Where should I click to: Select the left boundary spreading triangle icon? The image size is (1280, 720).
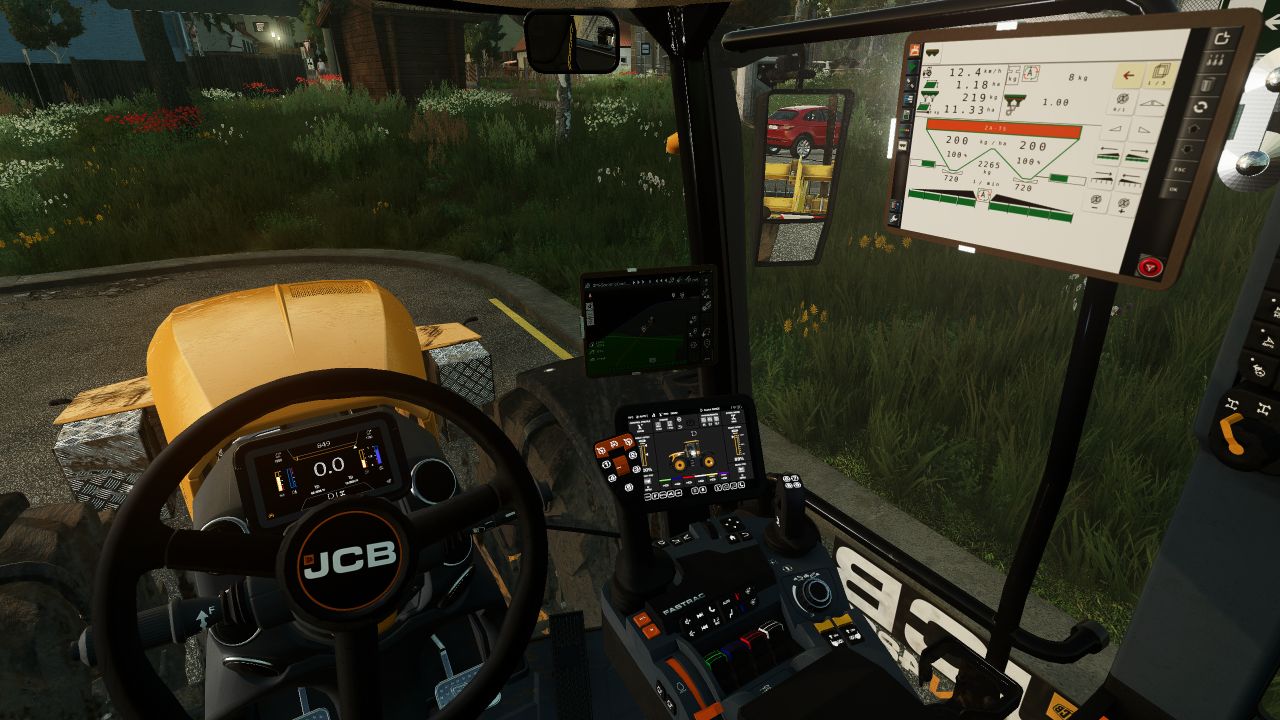(1113, 127)
